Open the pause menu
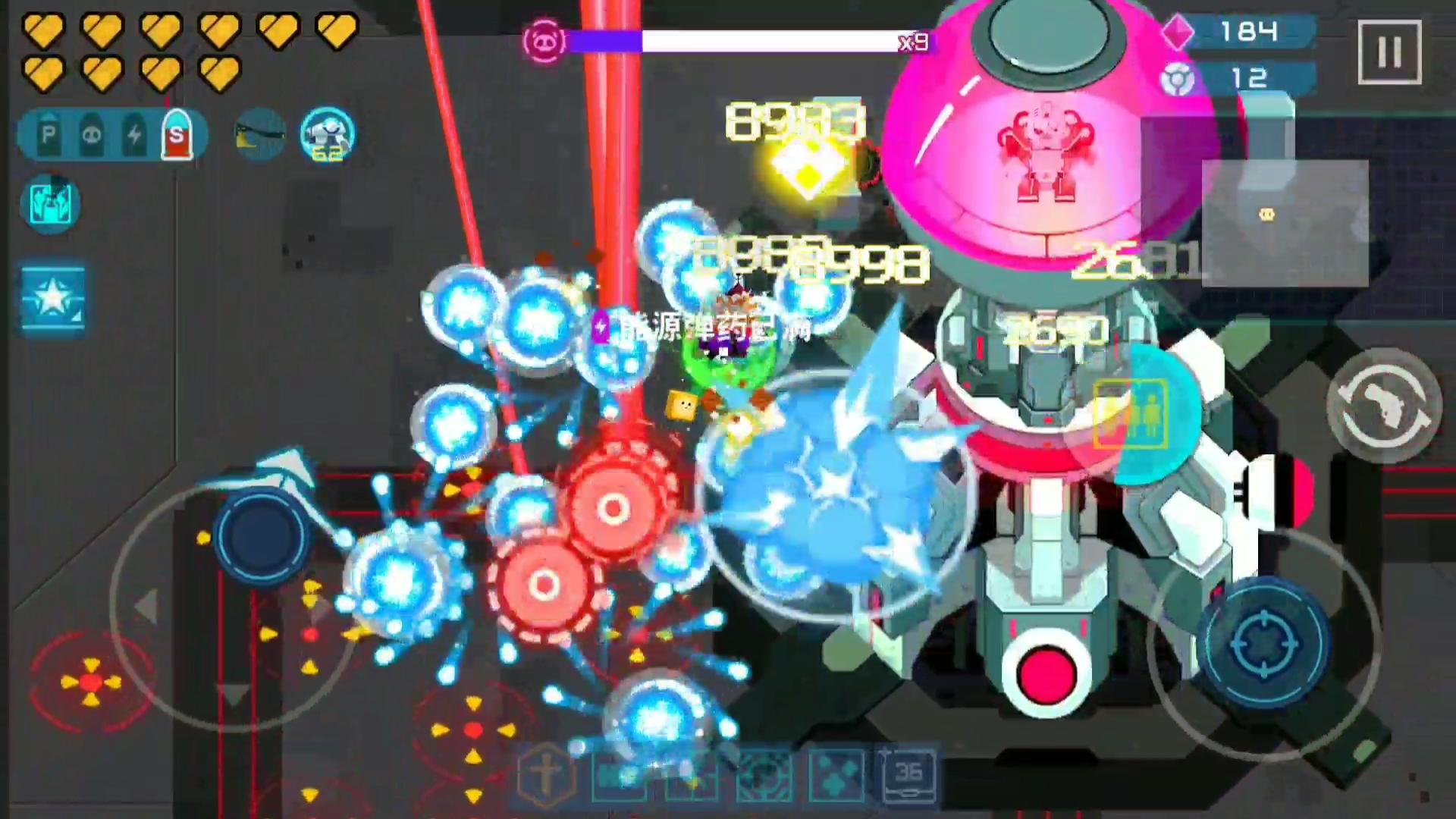The height and width of the screenshot is (819, 1456). 1390,52
